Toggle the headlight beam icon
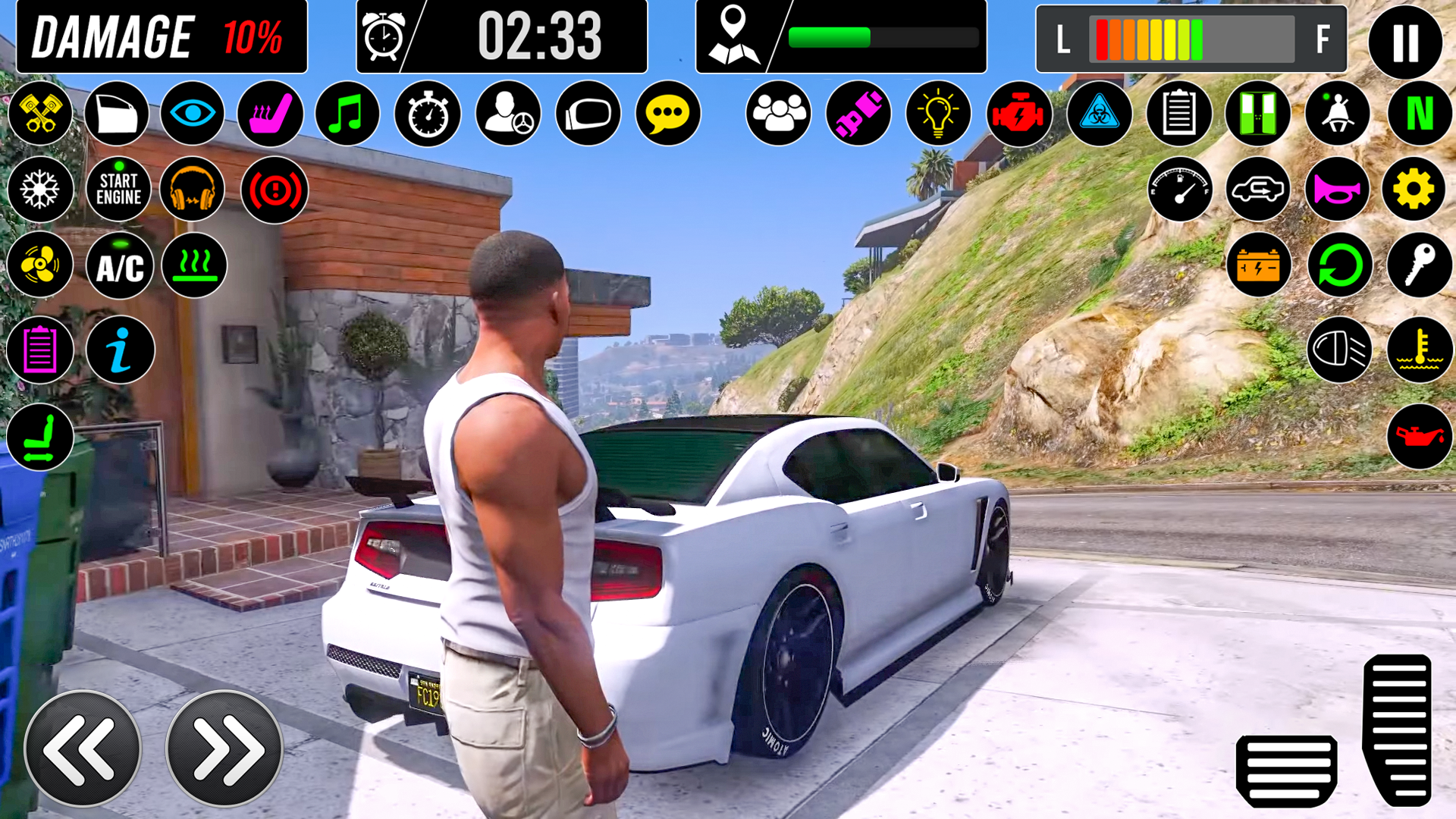 1339,350
